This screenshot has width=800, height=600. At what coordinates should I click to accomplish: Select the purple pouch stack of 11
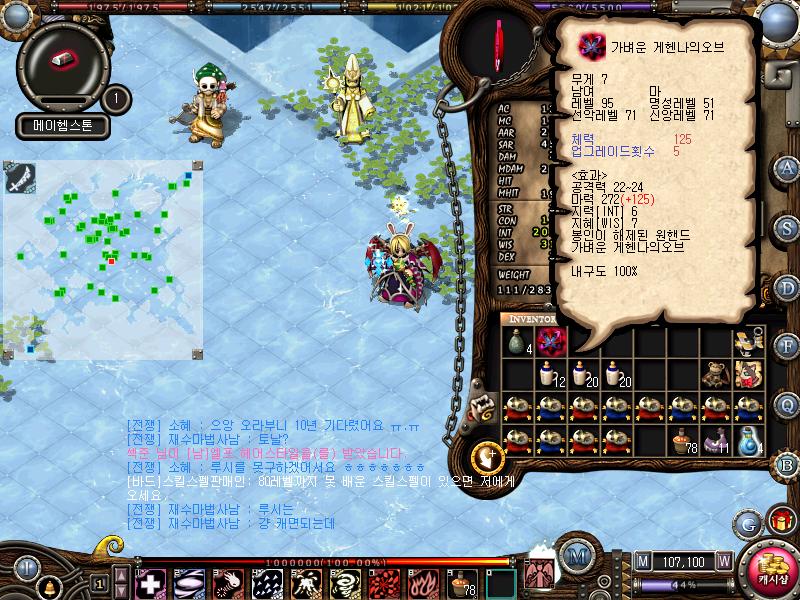click(714, 441)
